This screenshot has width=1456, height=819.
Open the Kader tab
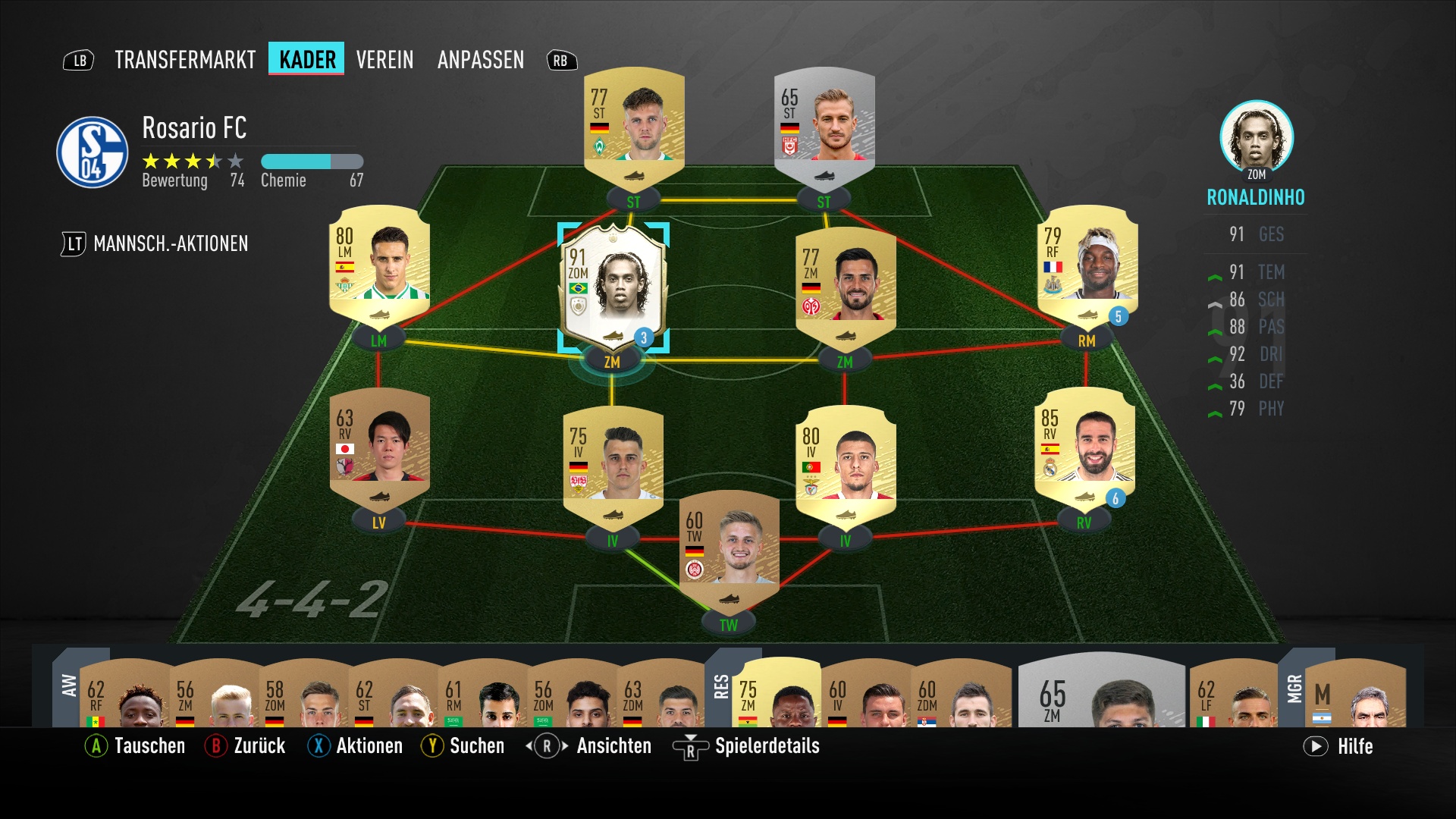click(x=307, y=60)
